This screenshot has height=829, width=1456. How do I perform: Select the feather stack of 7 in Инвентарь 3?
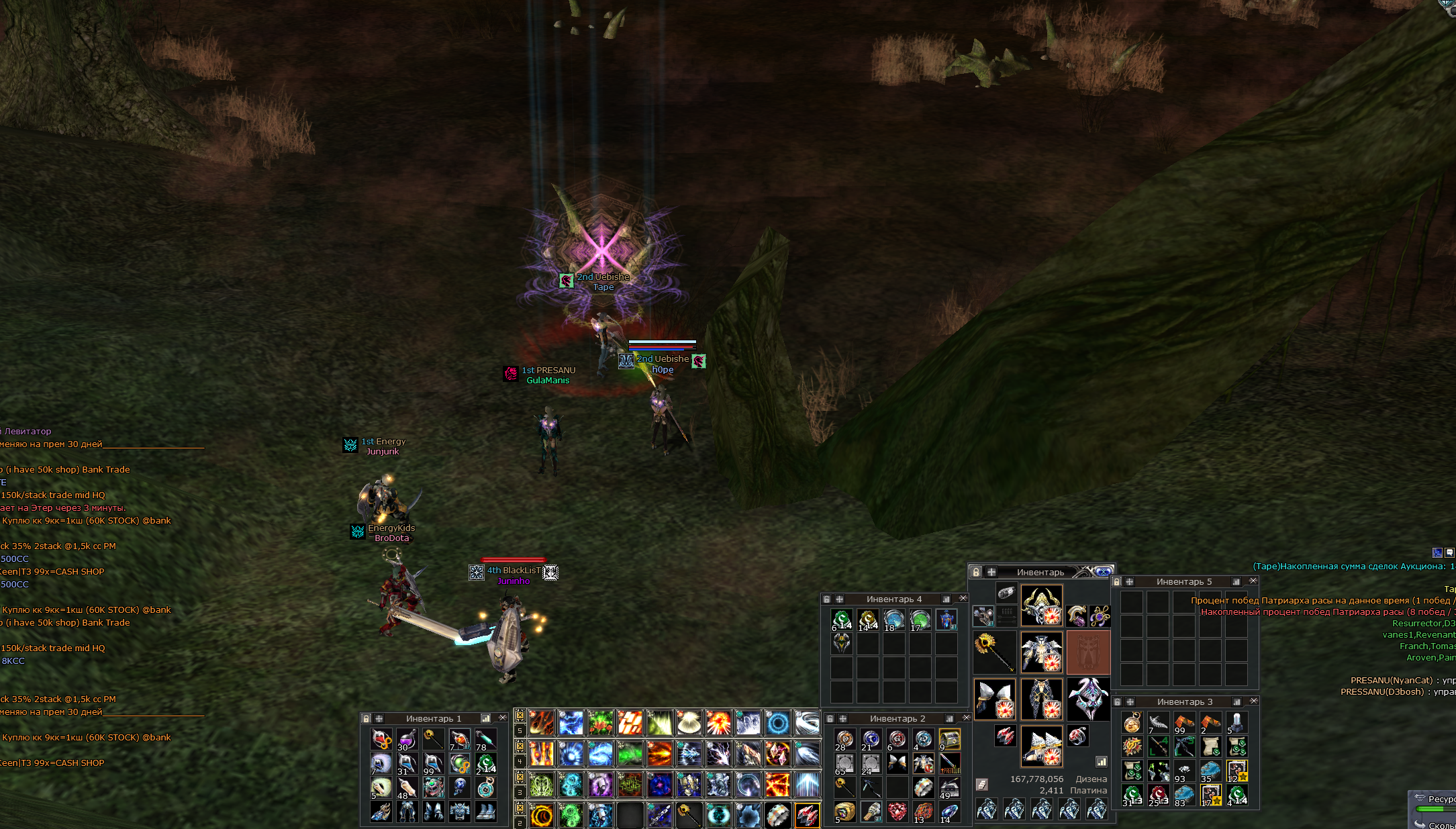(x=1158, y=723)
